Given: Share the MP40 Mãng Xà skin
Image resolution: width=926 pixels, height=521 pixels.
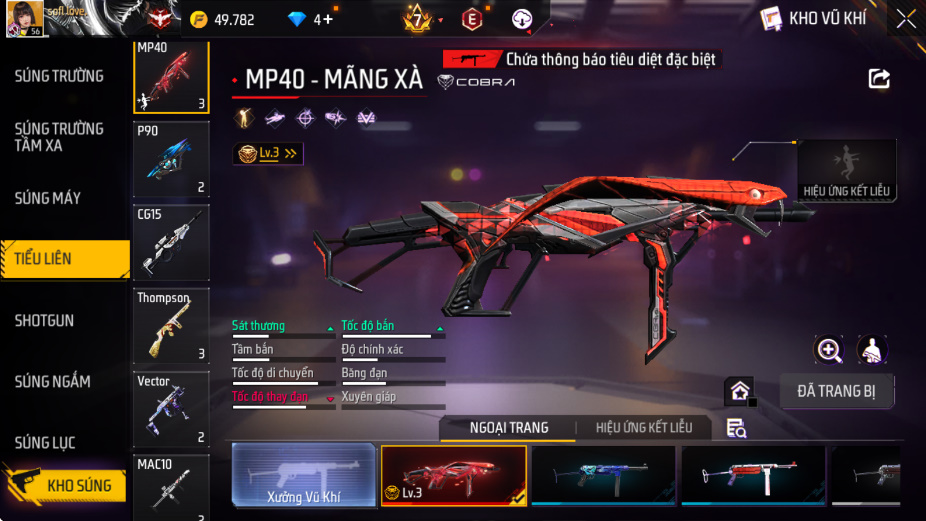Looking at the screenshot, I should click(x=879, y=79).
